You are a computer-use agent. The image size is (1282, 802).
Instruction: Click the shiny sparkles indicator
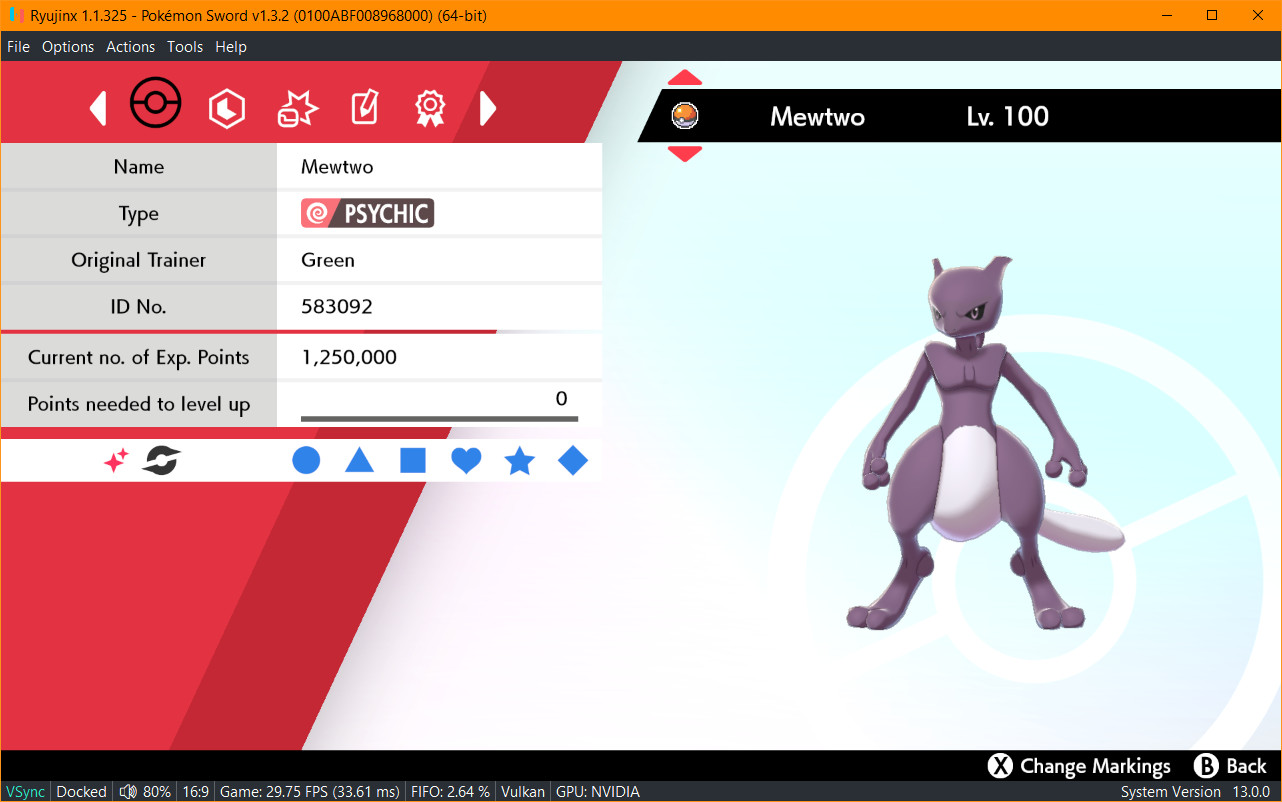(117, 459)
